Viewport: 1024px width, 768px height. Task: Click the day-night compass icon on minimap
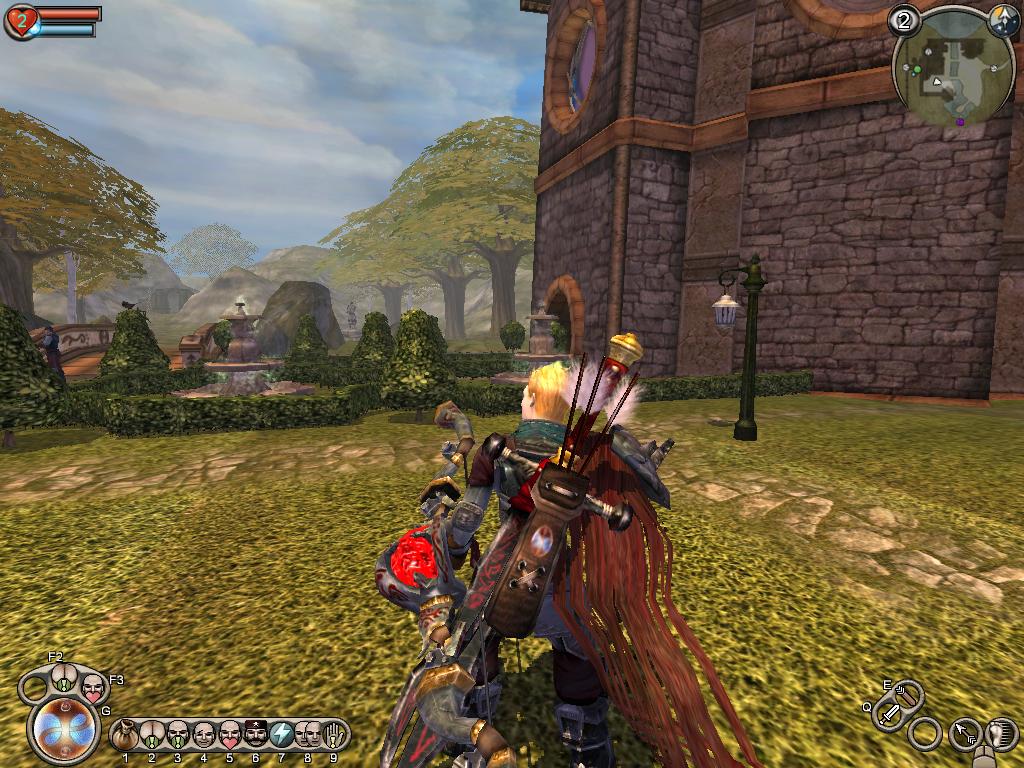[x=1003, y=19]
